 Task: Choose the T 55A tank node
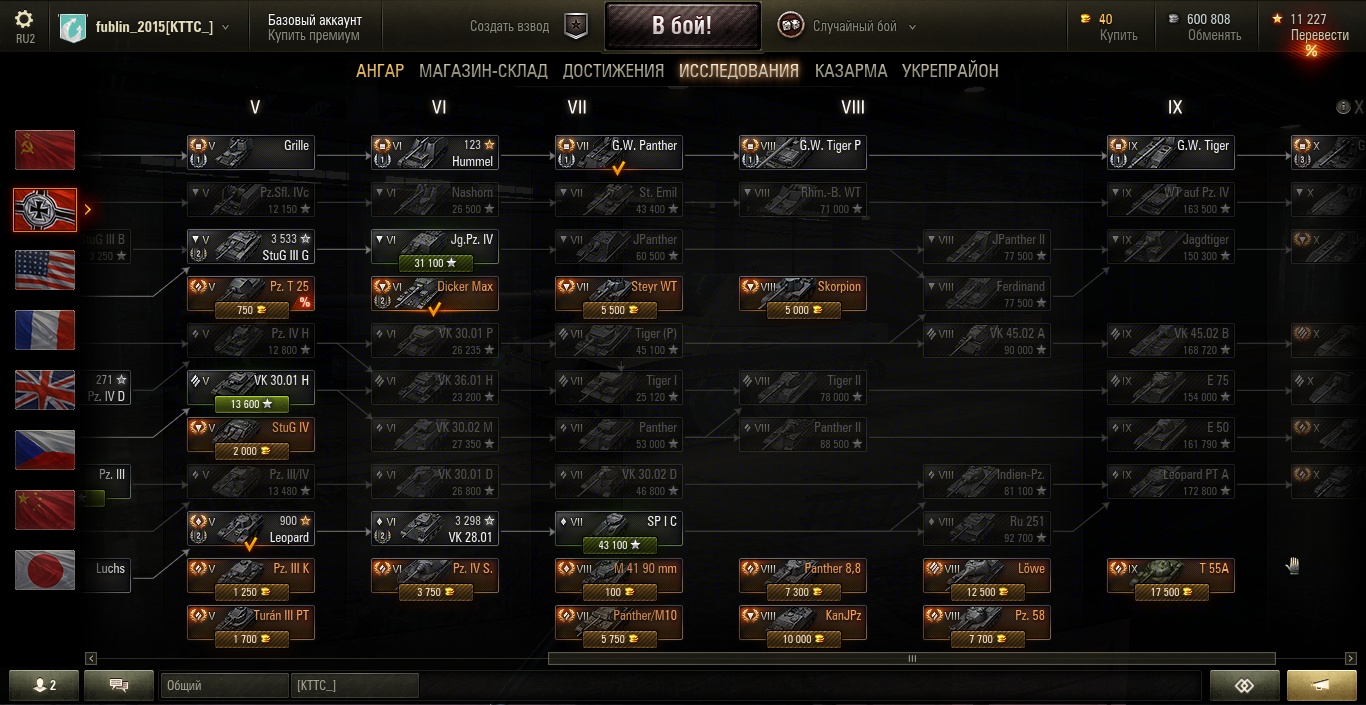(x=1170, y=575)
